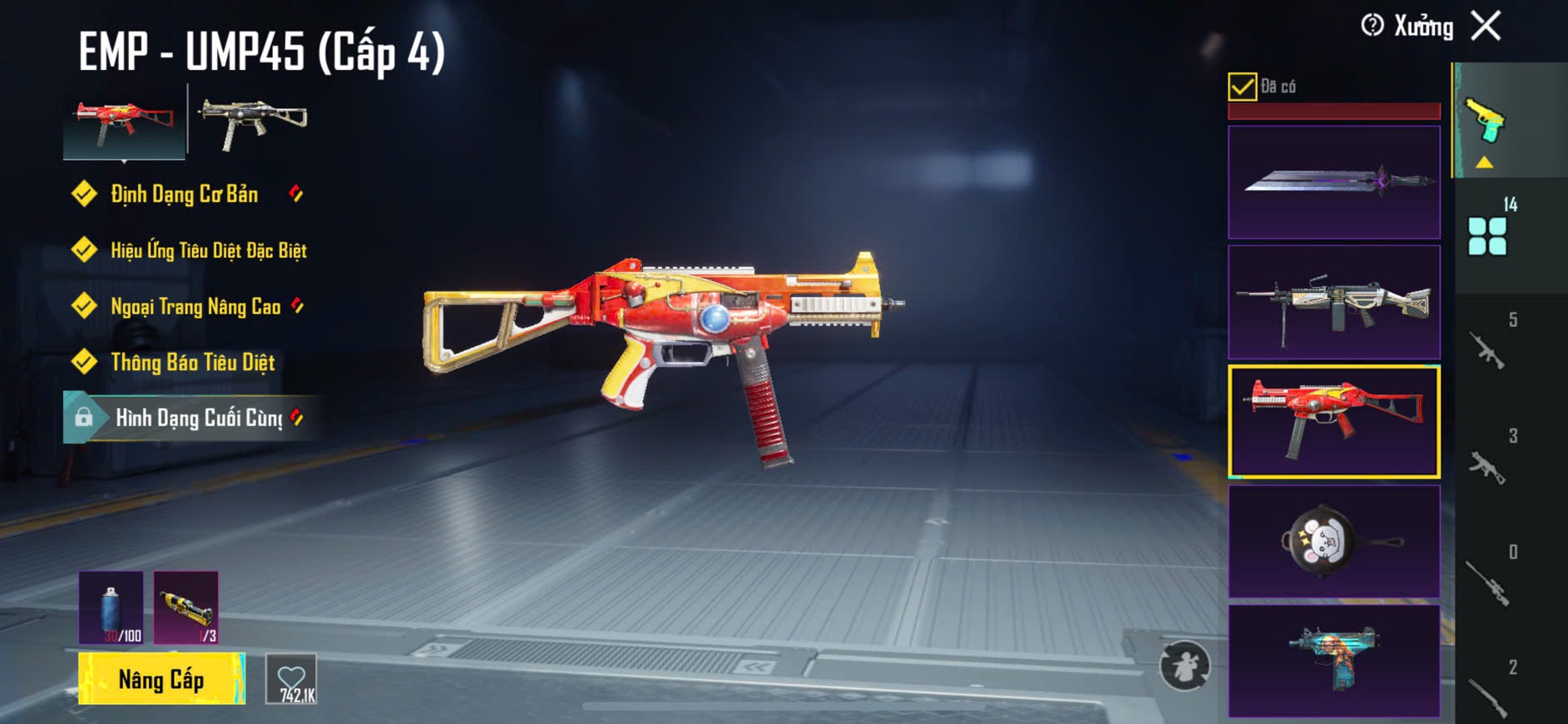The height and width of the screenshot is (724, 1568).
Task: Choose the white light machine gun skin
Action: tap(1333, 302)
